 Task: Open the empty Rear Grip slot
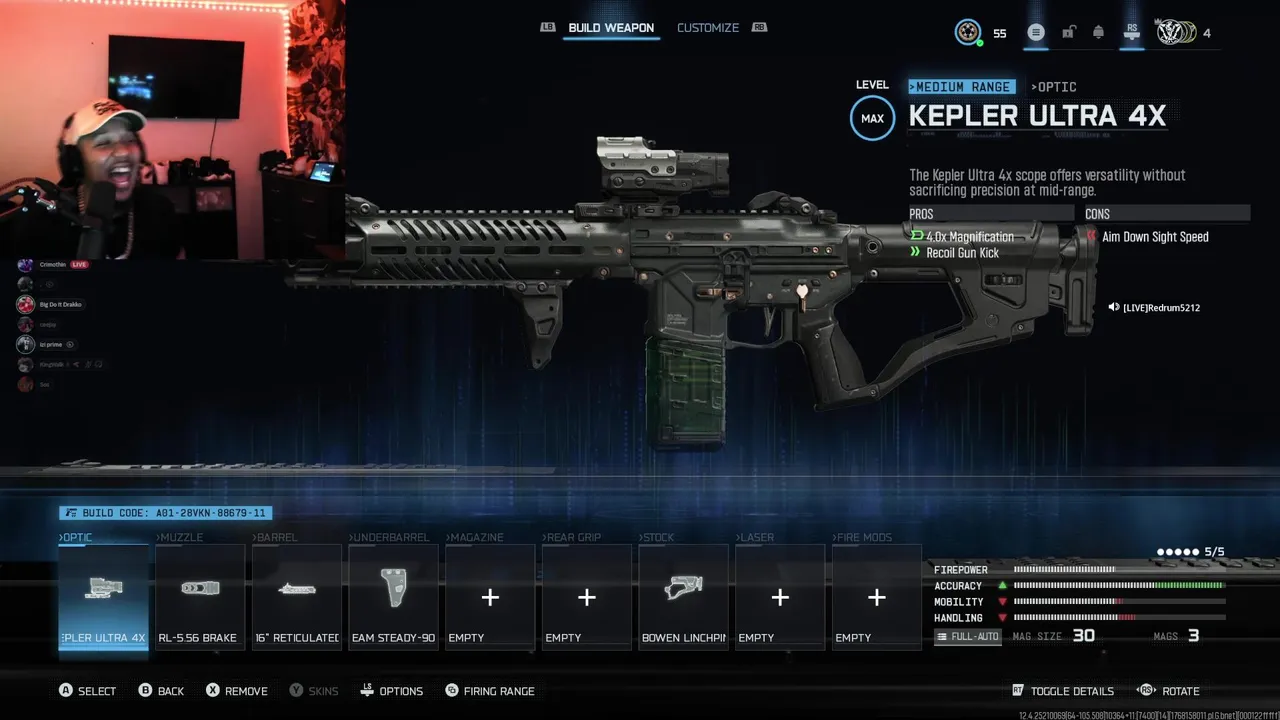coord(587,597)
